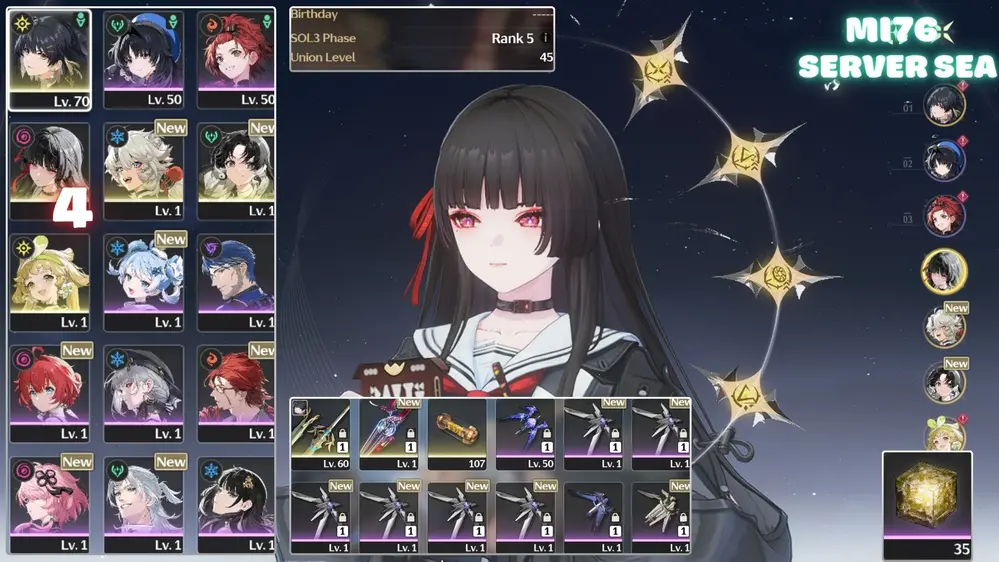This screenshot has width=999, height=562.
Task: Choose the red sword marked New
Action: 390,434
